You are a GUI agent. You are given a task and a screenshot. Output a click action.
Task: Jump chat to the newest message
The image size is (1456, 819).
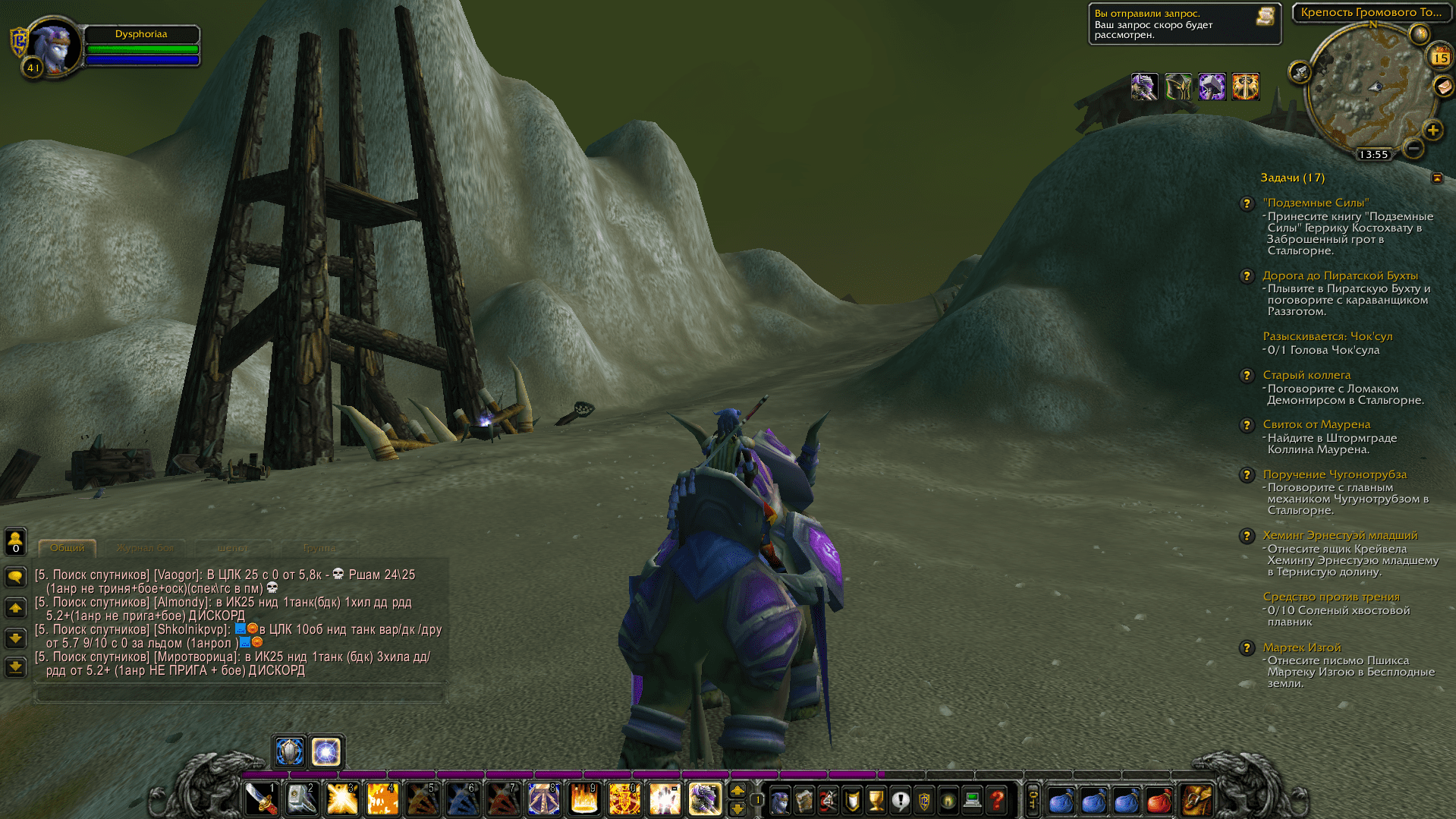[15, 667]
